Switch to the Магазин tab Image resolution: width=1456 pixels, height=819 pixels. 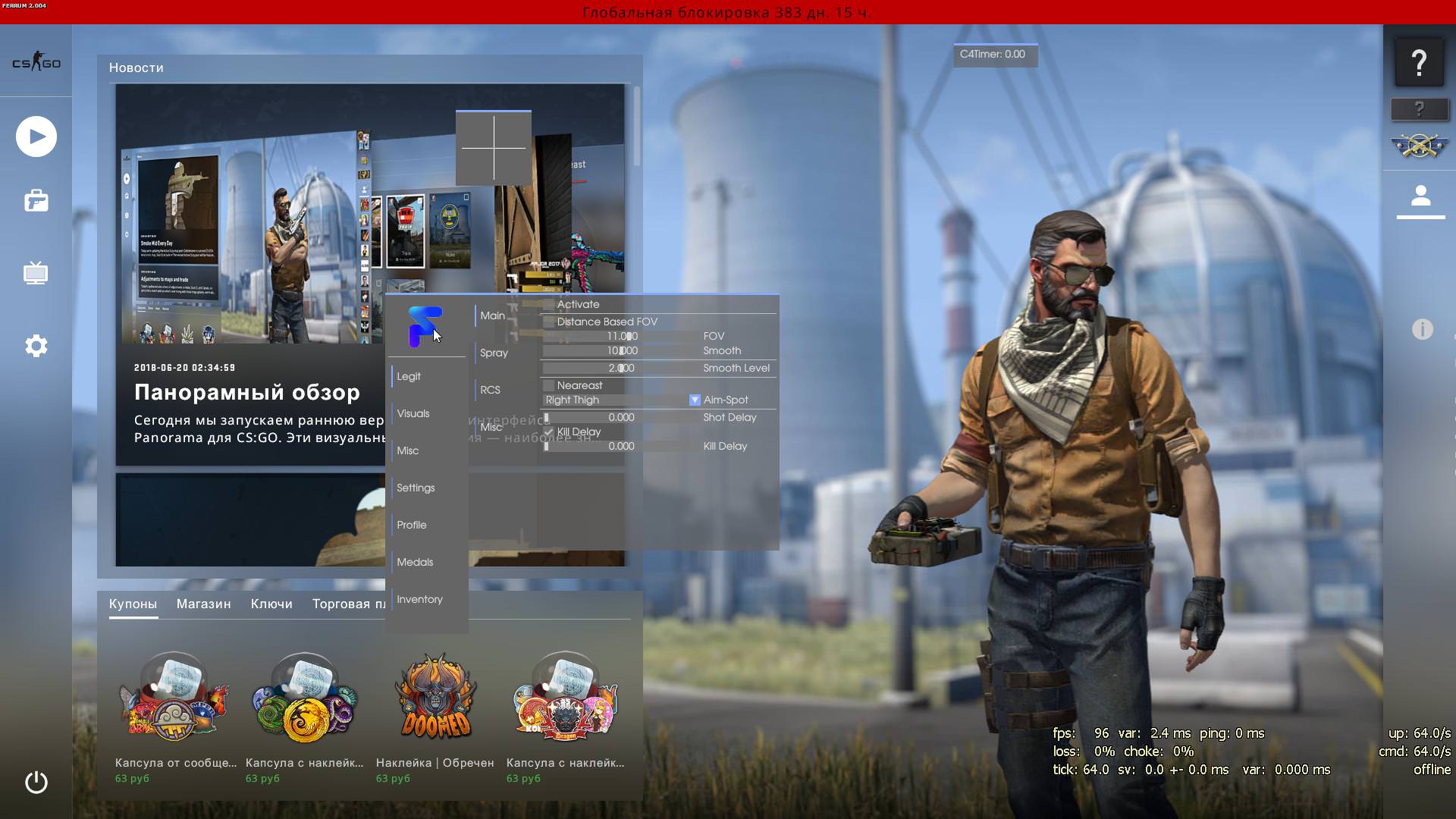click(x=203, y=604)
